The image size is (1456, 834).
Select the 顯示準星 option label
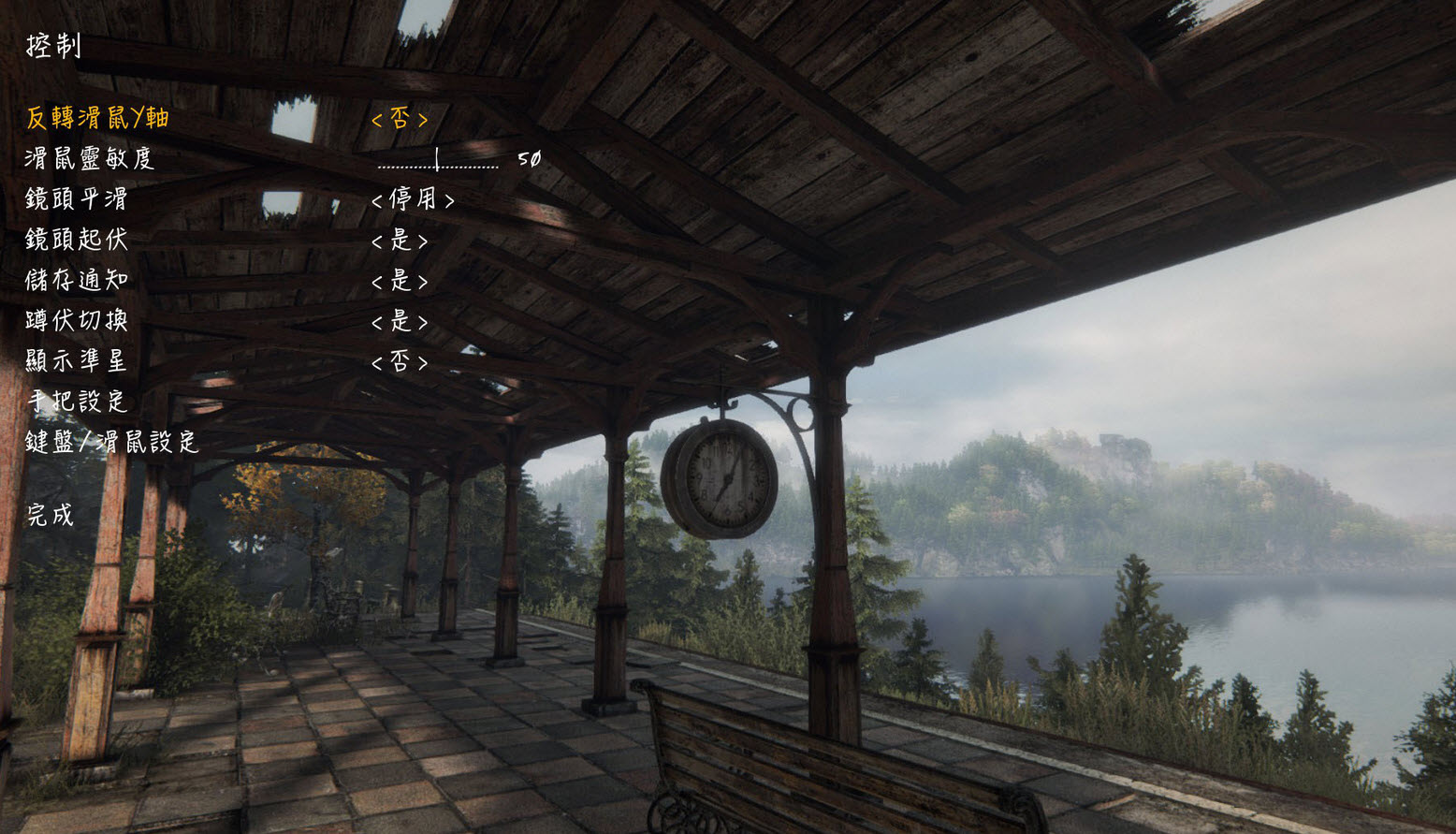(x=76, y=361)
